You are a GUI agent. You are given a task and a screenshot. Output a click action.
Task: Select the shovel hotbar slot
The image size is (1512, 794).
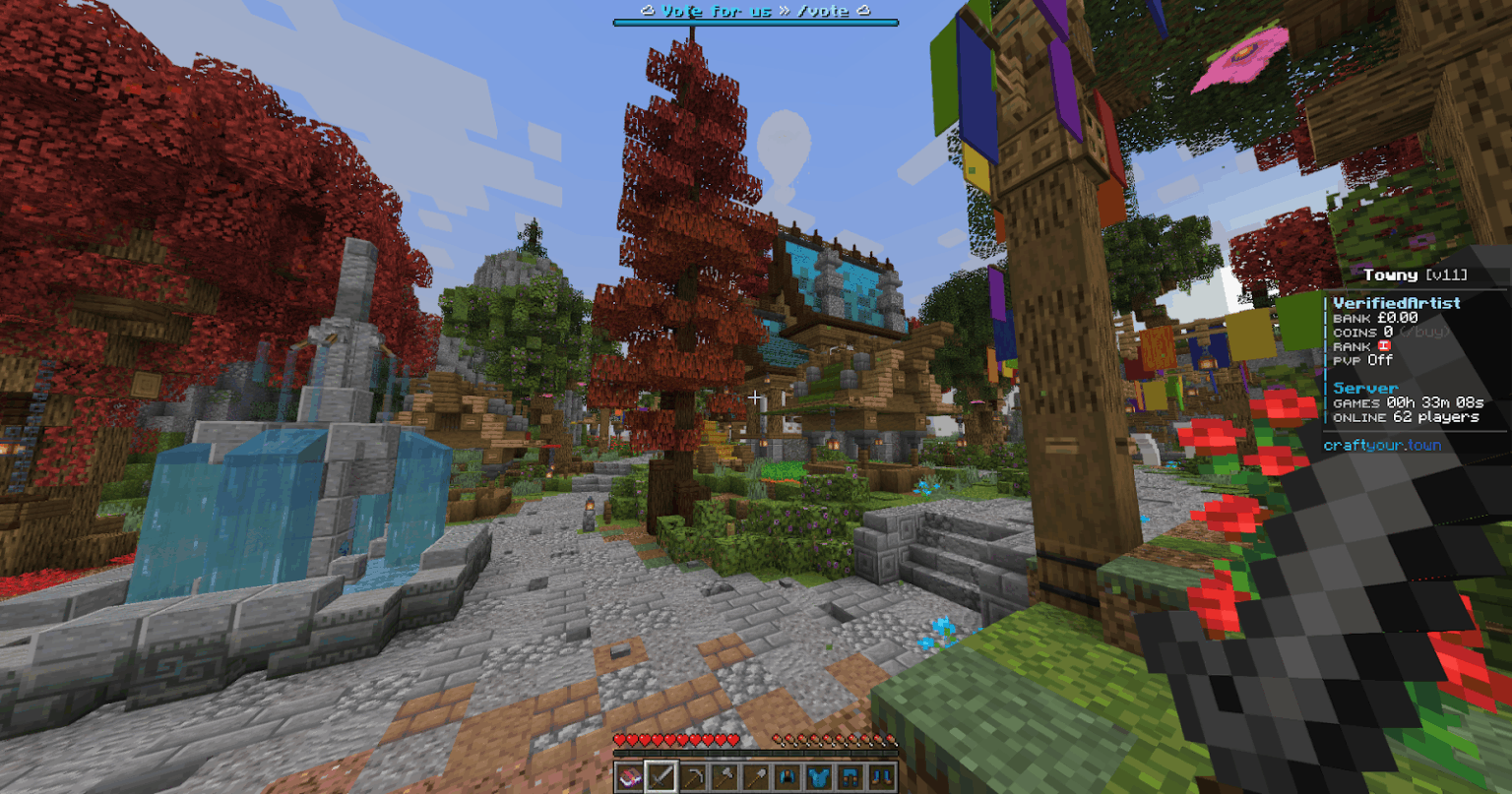(756, 777)
